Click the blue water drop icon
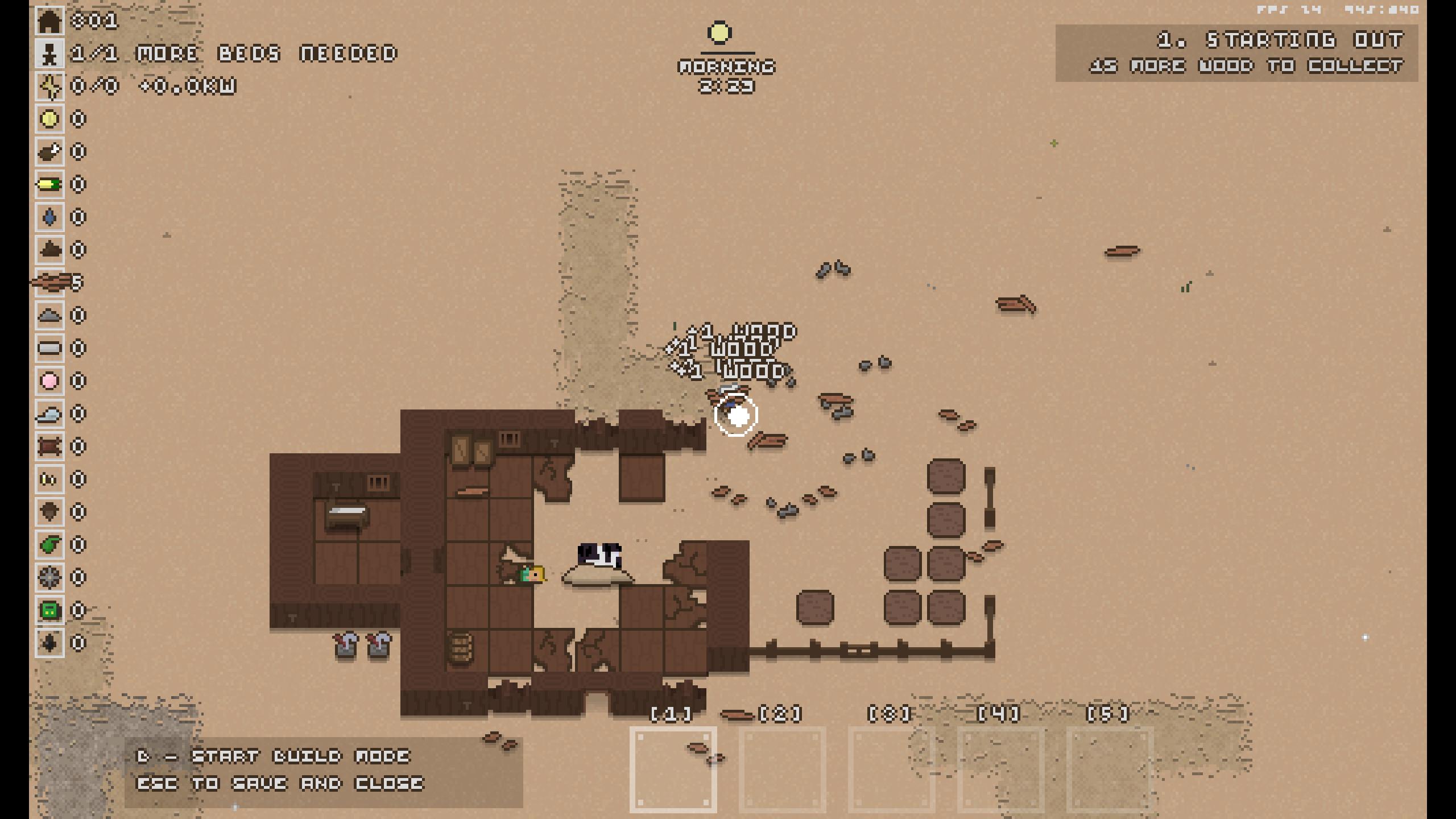 pyautogui.click(x=49, y=217)
